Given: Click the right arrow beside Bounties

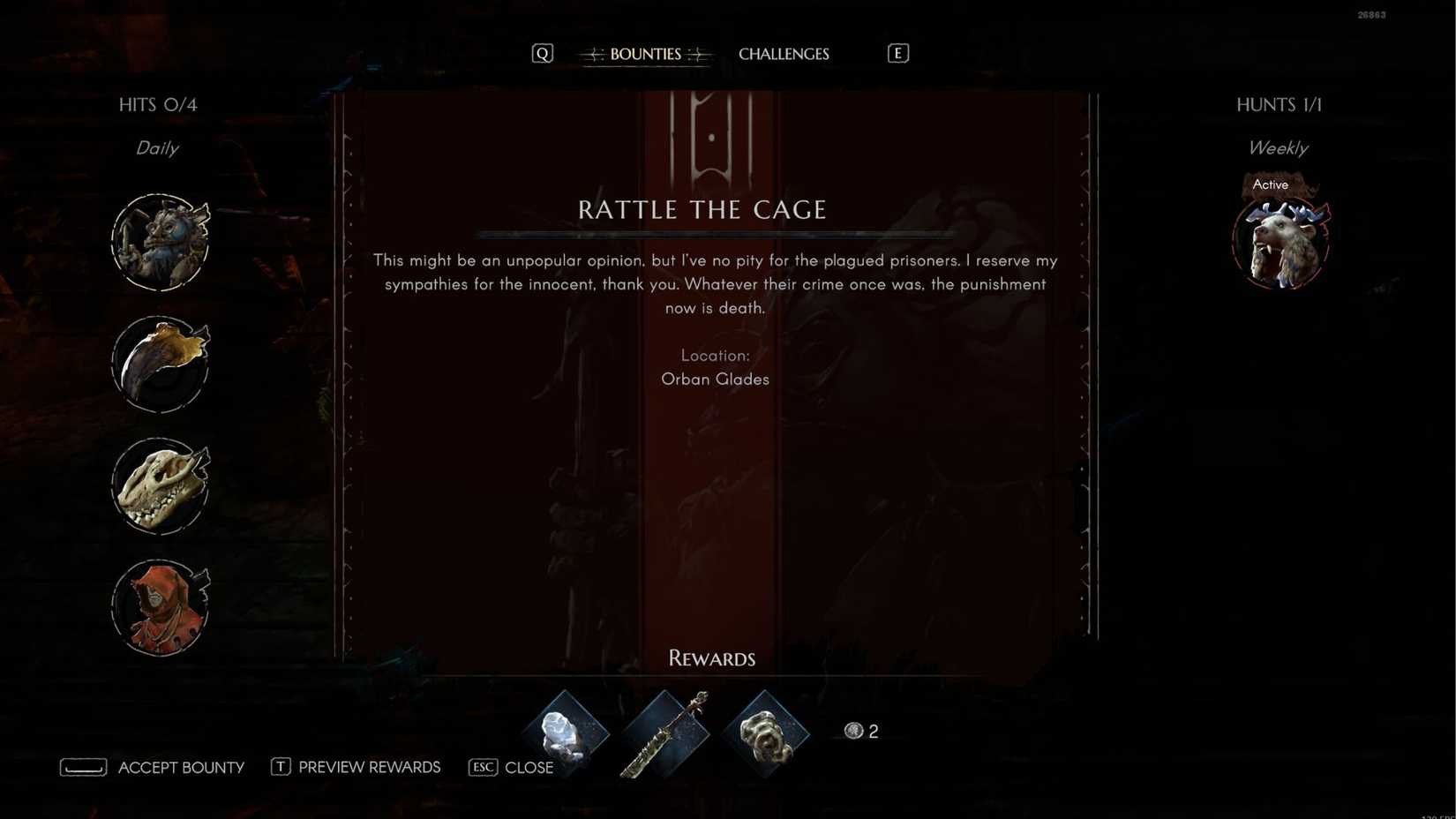Looking at the screenshot, I should [697, 54].
